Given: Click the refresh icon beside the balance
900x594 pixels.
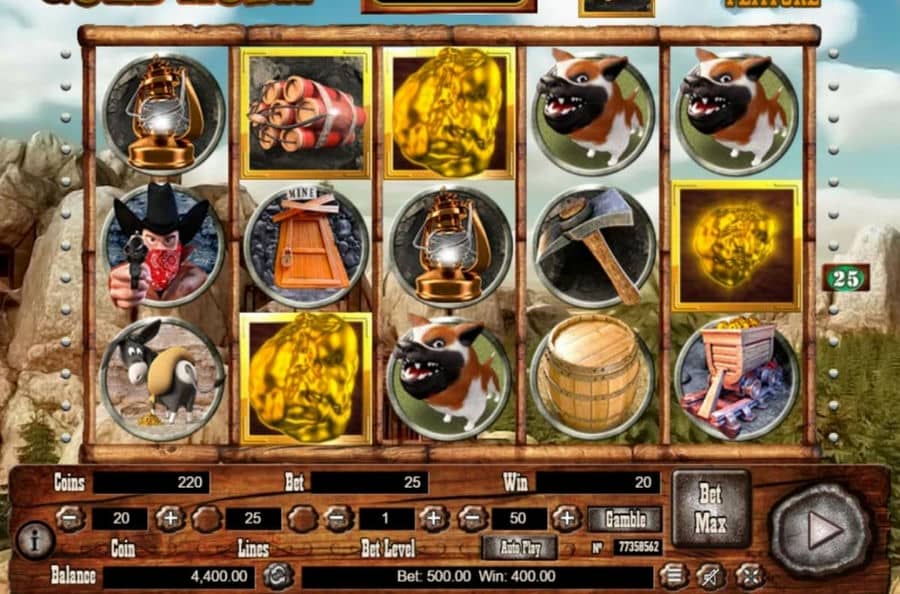Looking at the screenshot, I should coord(277,576).
